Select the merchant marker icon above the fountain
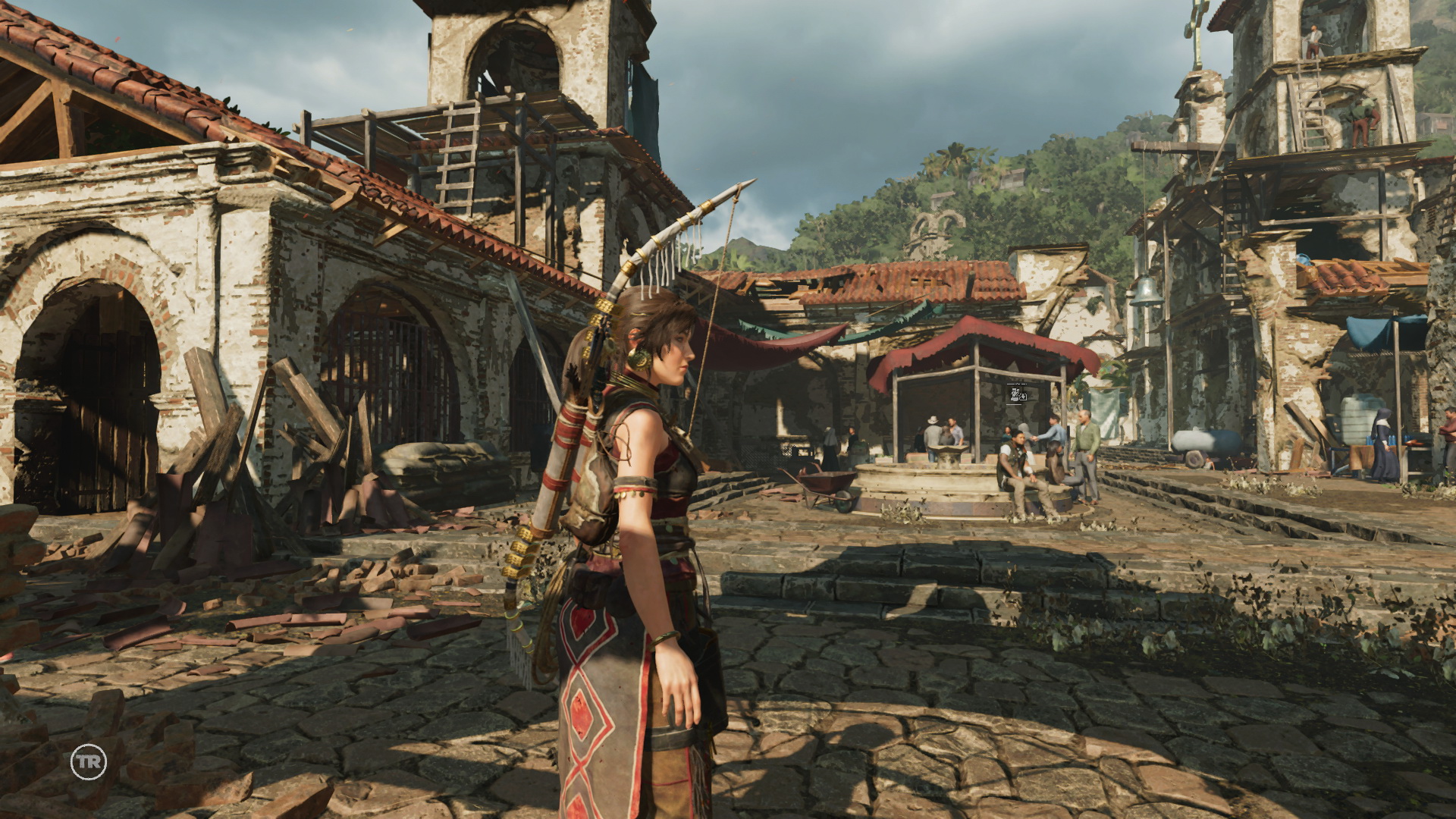The width and height of the screenshot is (1456, 819). 1018,394
